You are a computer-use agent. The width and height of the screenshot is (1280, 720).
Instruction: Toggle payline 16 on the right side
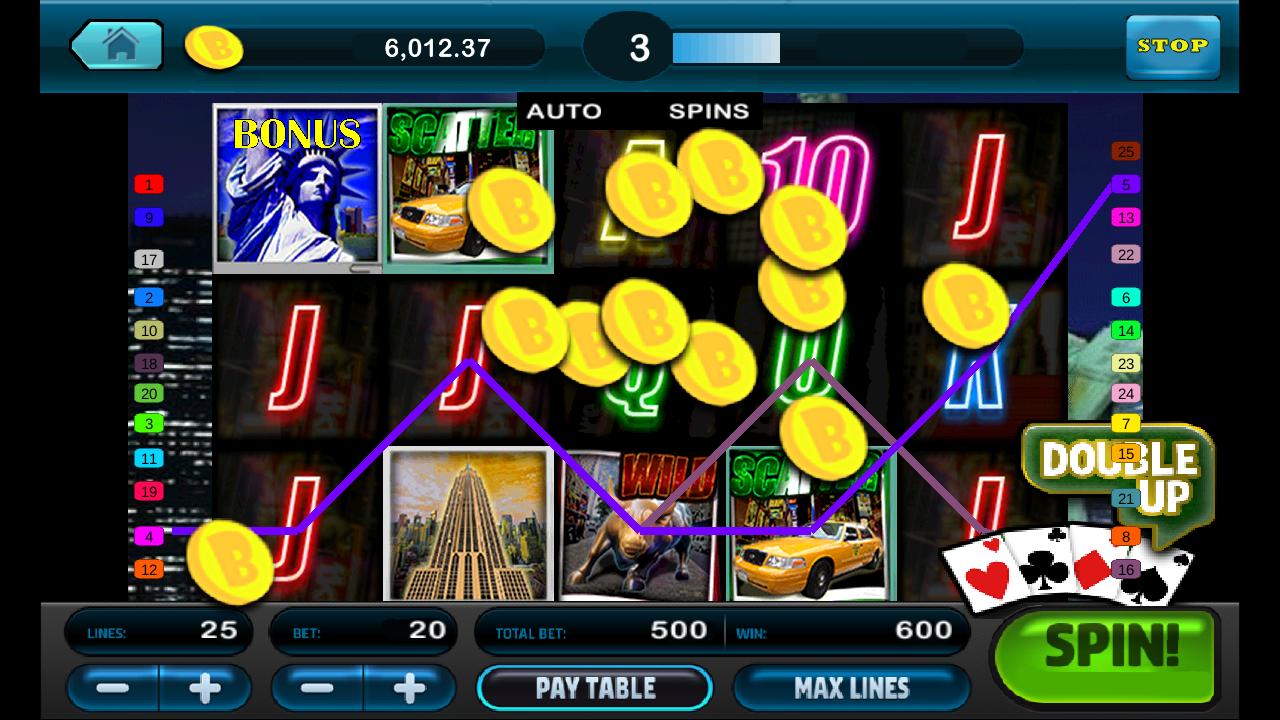pyautogui.click(x=1125, y=566)
